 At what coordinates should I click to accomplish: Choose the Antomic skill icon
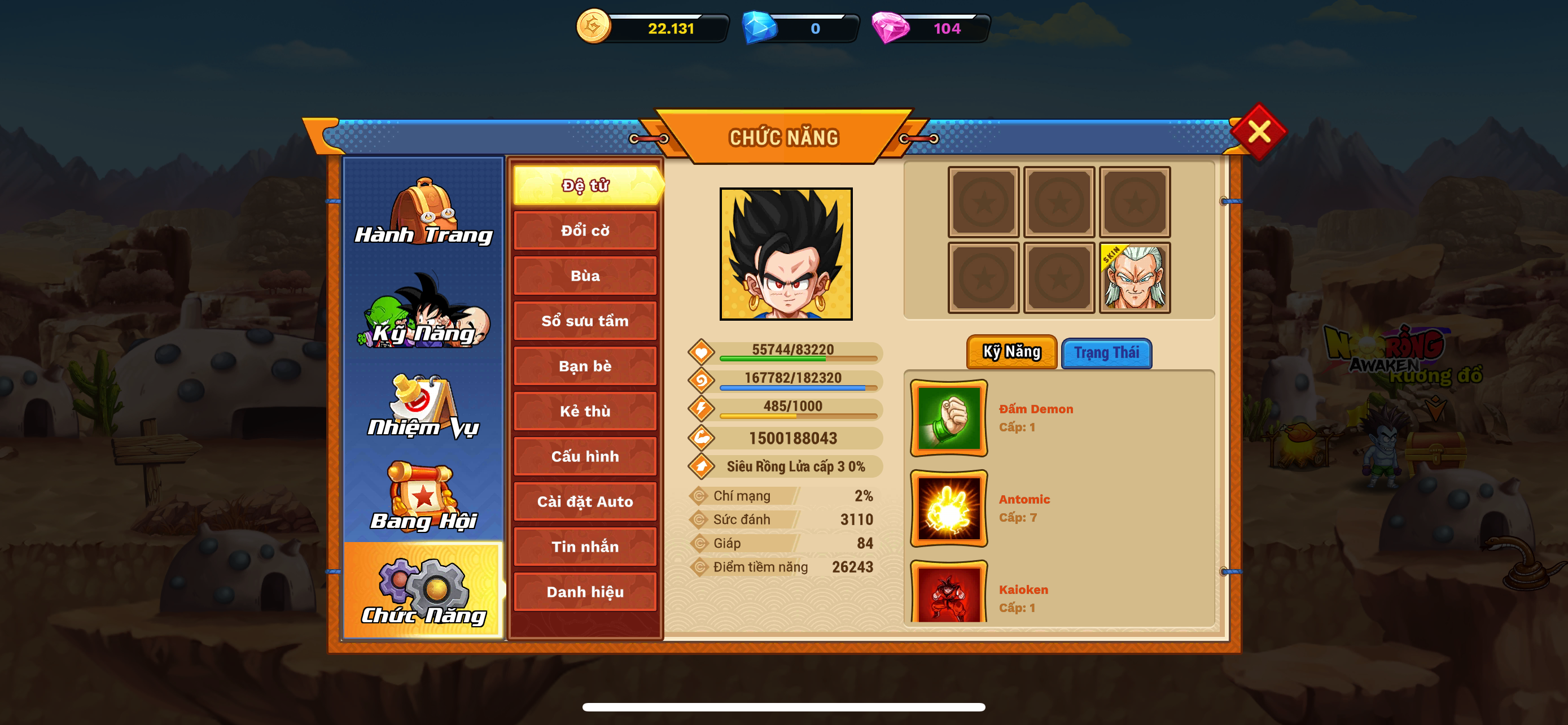coord(948,508)
